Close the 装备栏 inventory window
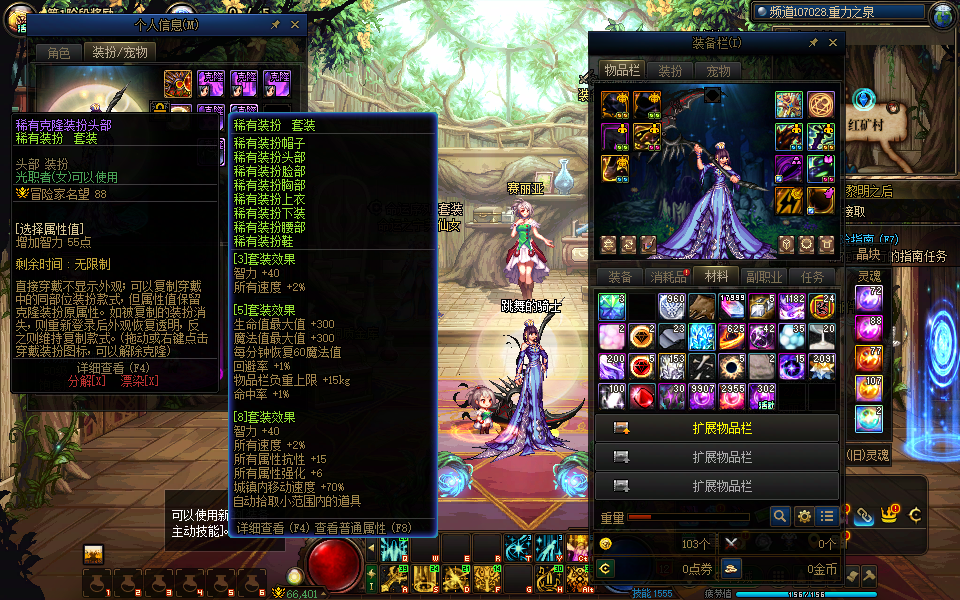 pyautogui.click(x=833, y=43)
